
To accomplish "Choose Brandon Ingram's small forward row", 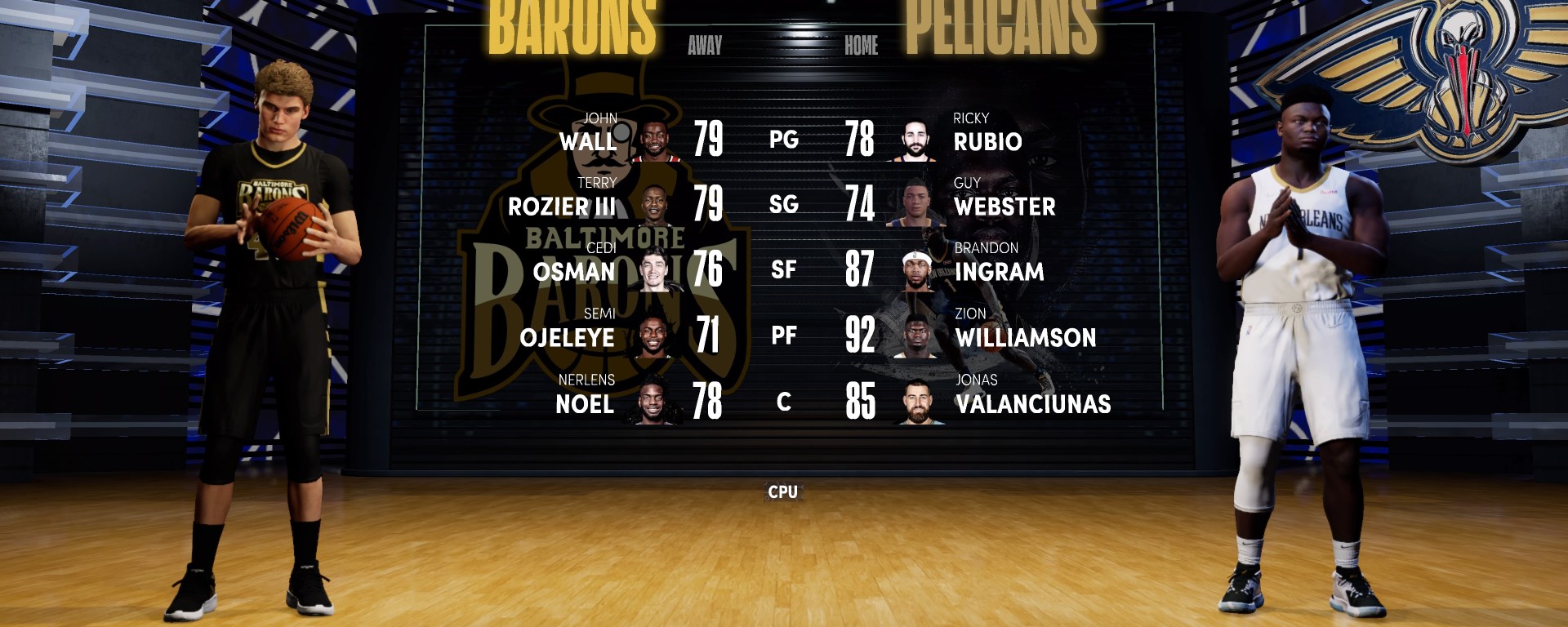I will pos(999,271).
